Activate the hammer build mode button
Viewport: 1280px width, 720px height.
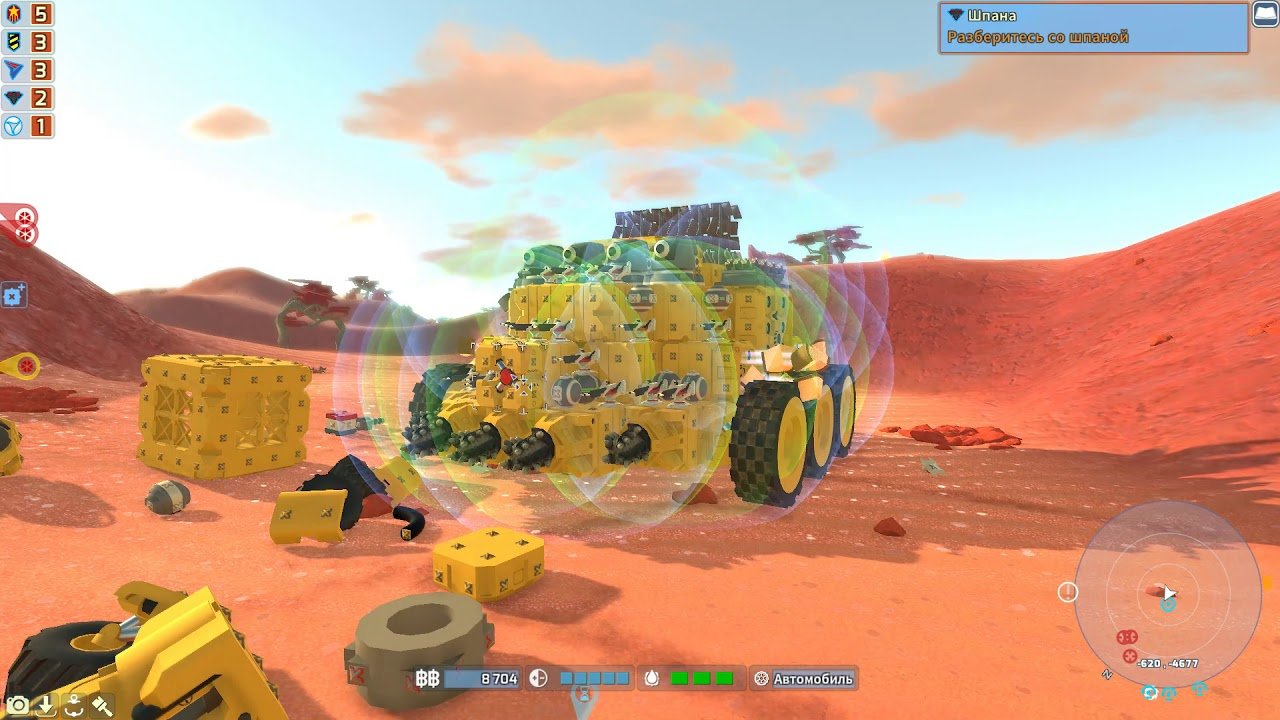[101, 705]
